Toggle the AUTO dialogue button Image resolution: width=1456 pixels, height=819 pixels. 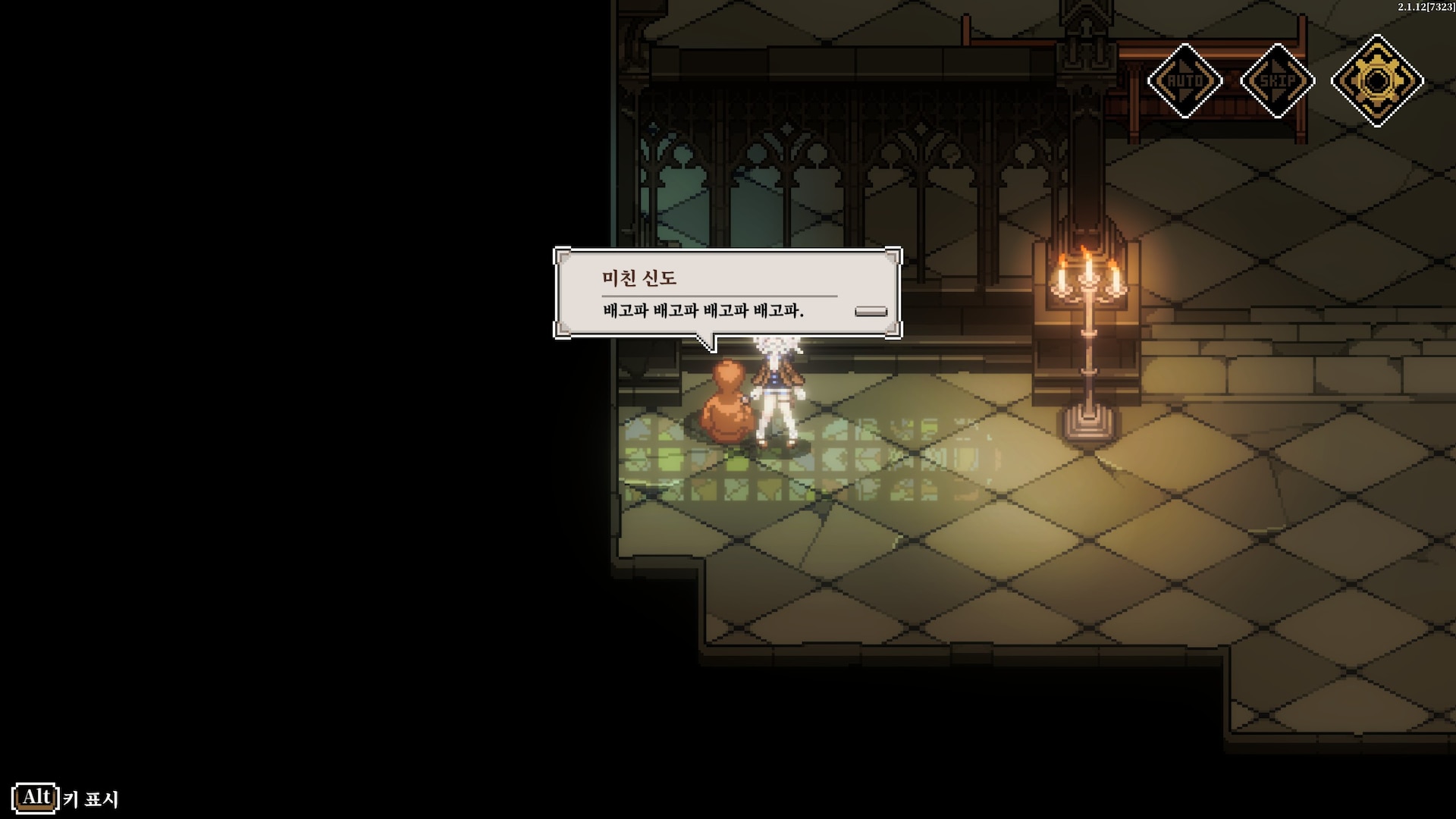click(1185, 80)
